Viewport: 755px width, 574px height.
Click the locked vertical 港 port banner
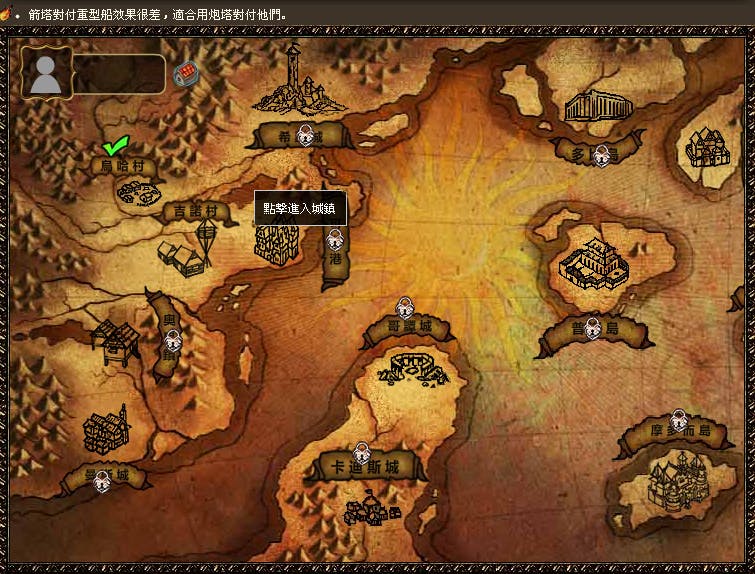coord(335,258)
